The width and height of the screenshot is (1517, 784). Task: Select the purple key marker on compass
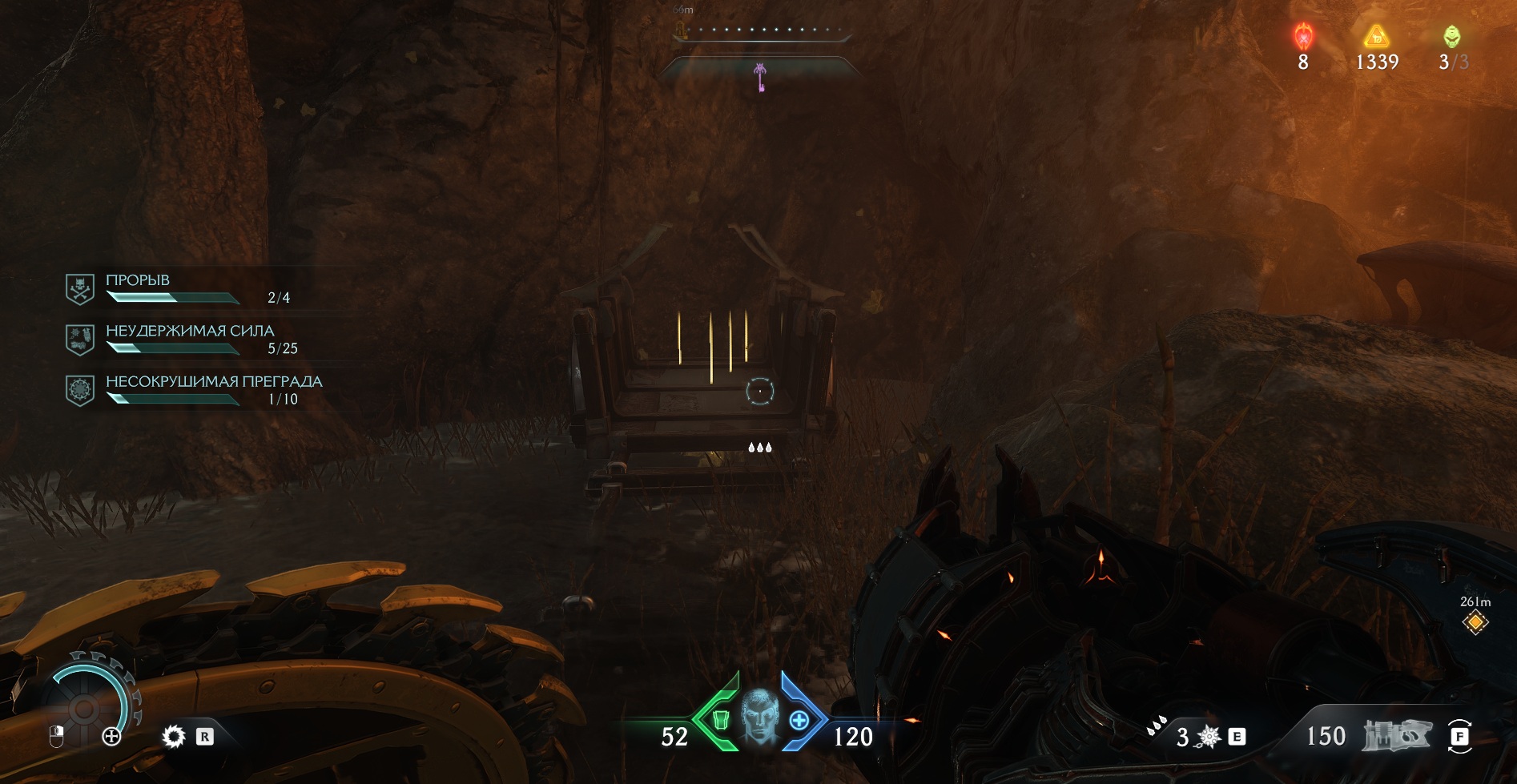pyautogui.click(x=760, y=78)
